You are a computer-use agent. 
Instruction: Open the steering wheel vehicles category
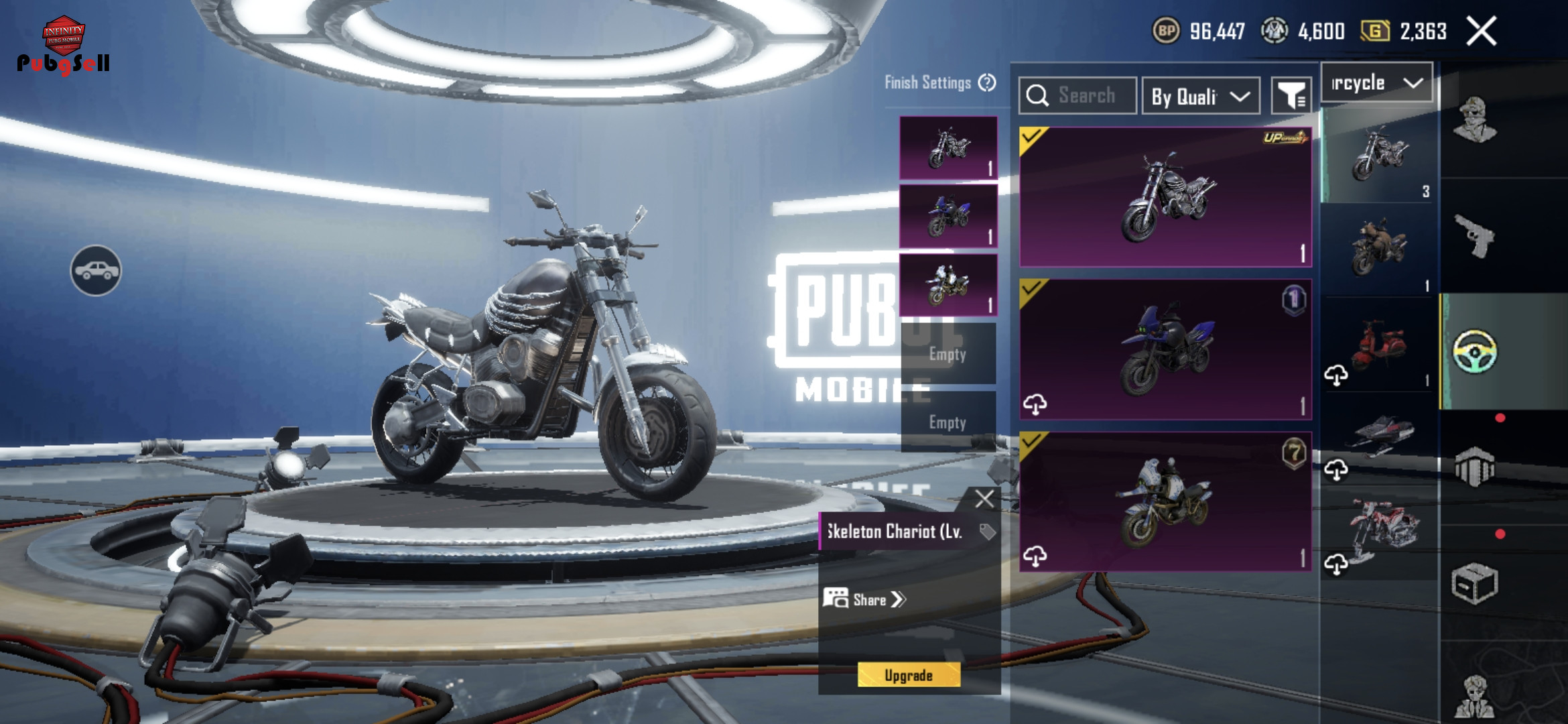(1474, 351)
